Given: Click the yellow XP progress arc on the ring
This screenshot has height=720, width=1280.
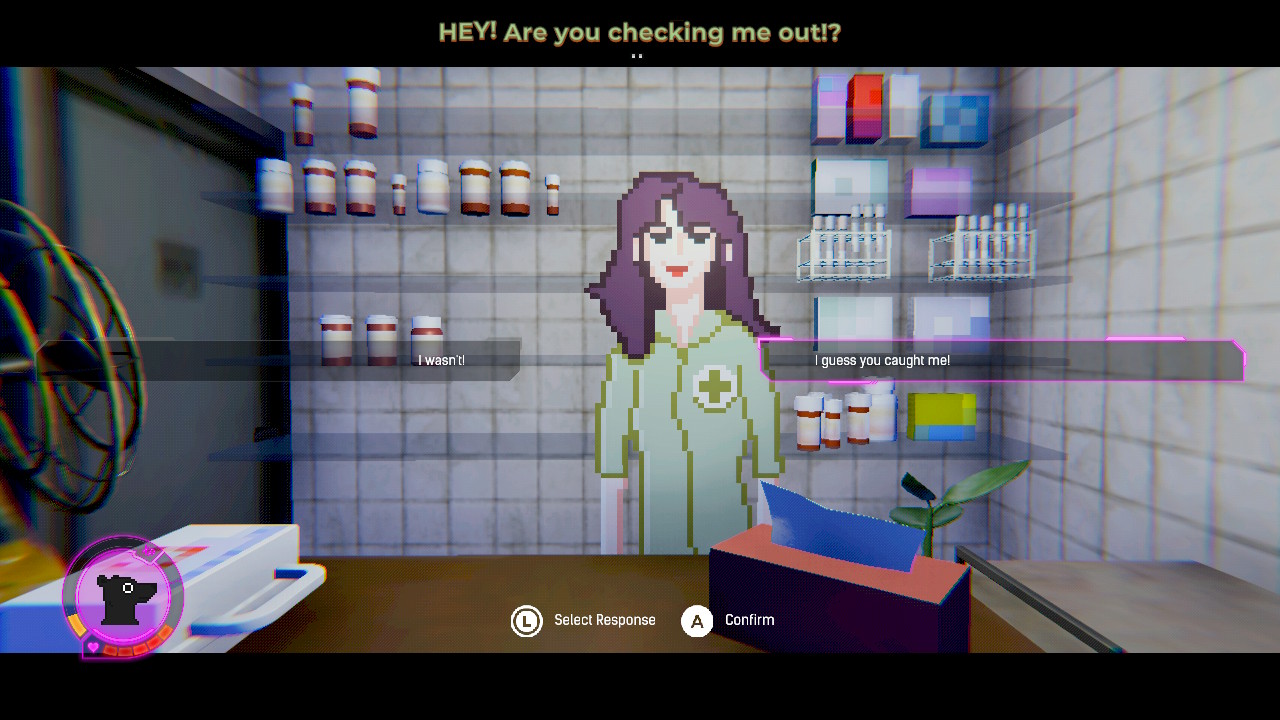Looking at the screenshot, I should coord(77,624).
